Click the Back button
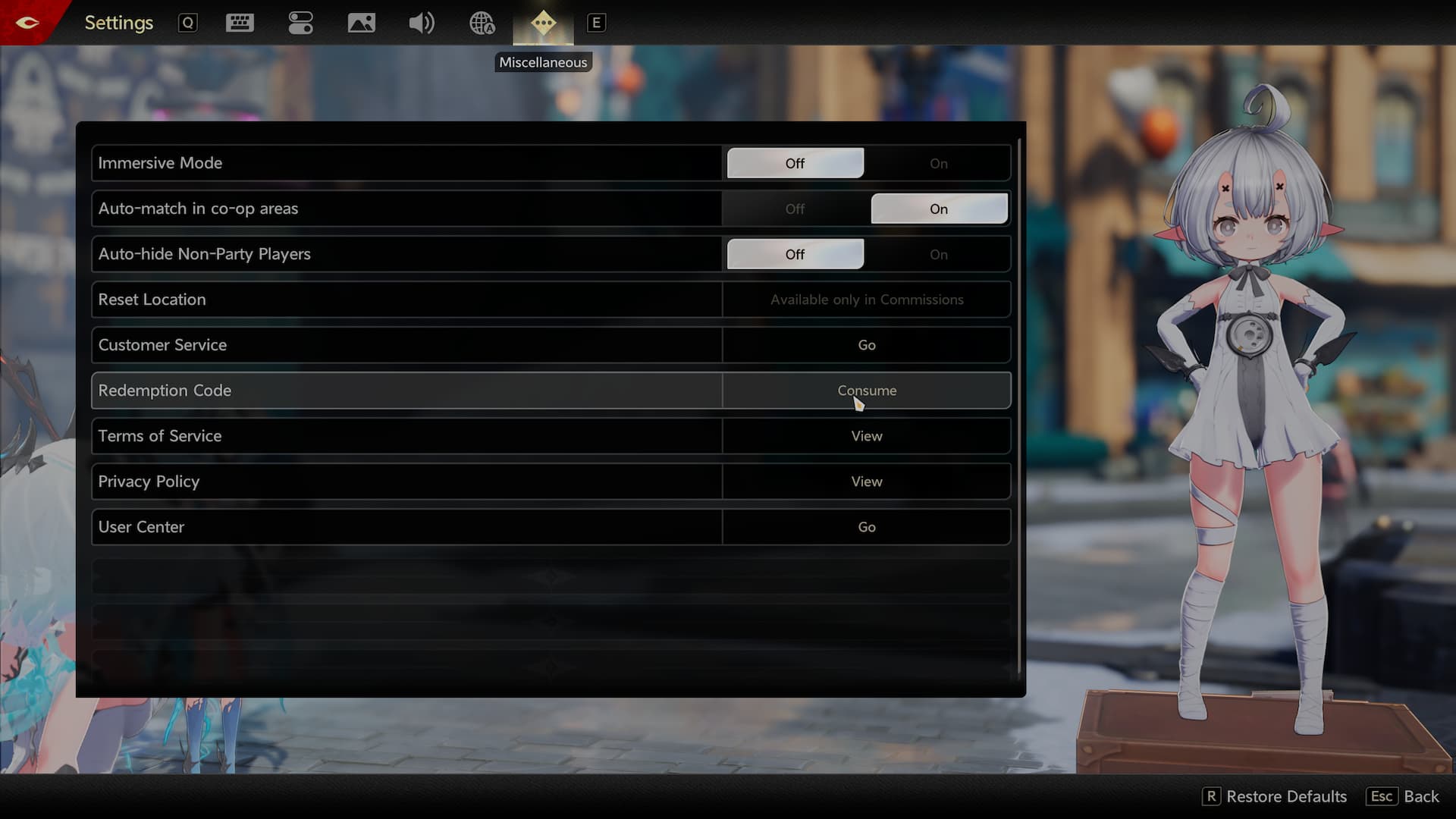This screenshot has width=1456, height=819. [x=1404, y=796]
